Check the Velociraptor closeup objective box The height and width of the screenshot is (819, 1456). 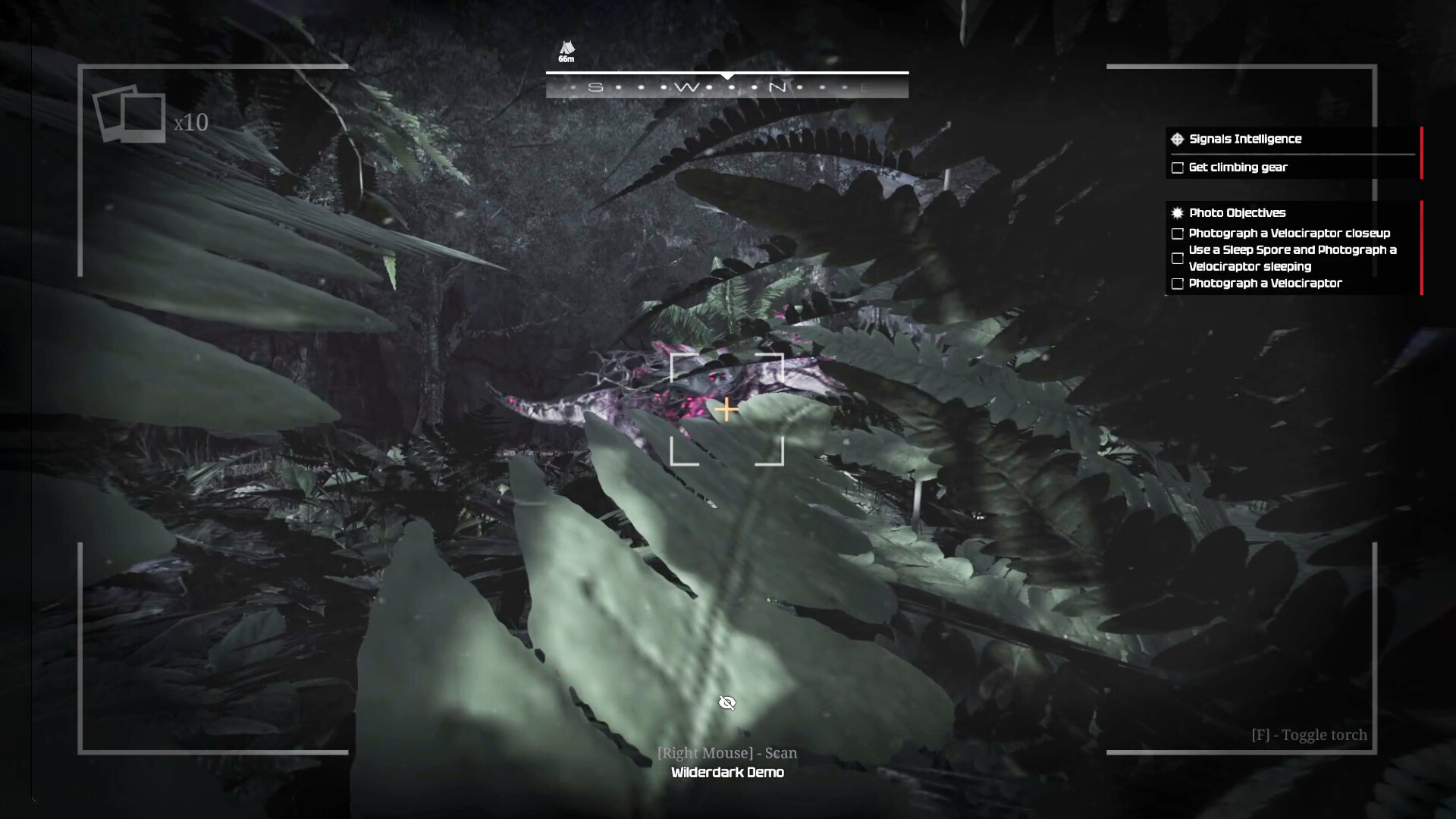(1178, 234)
